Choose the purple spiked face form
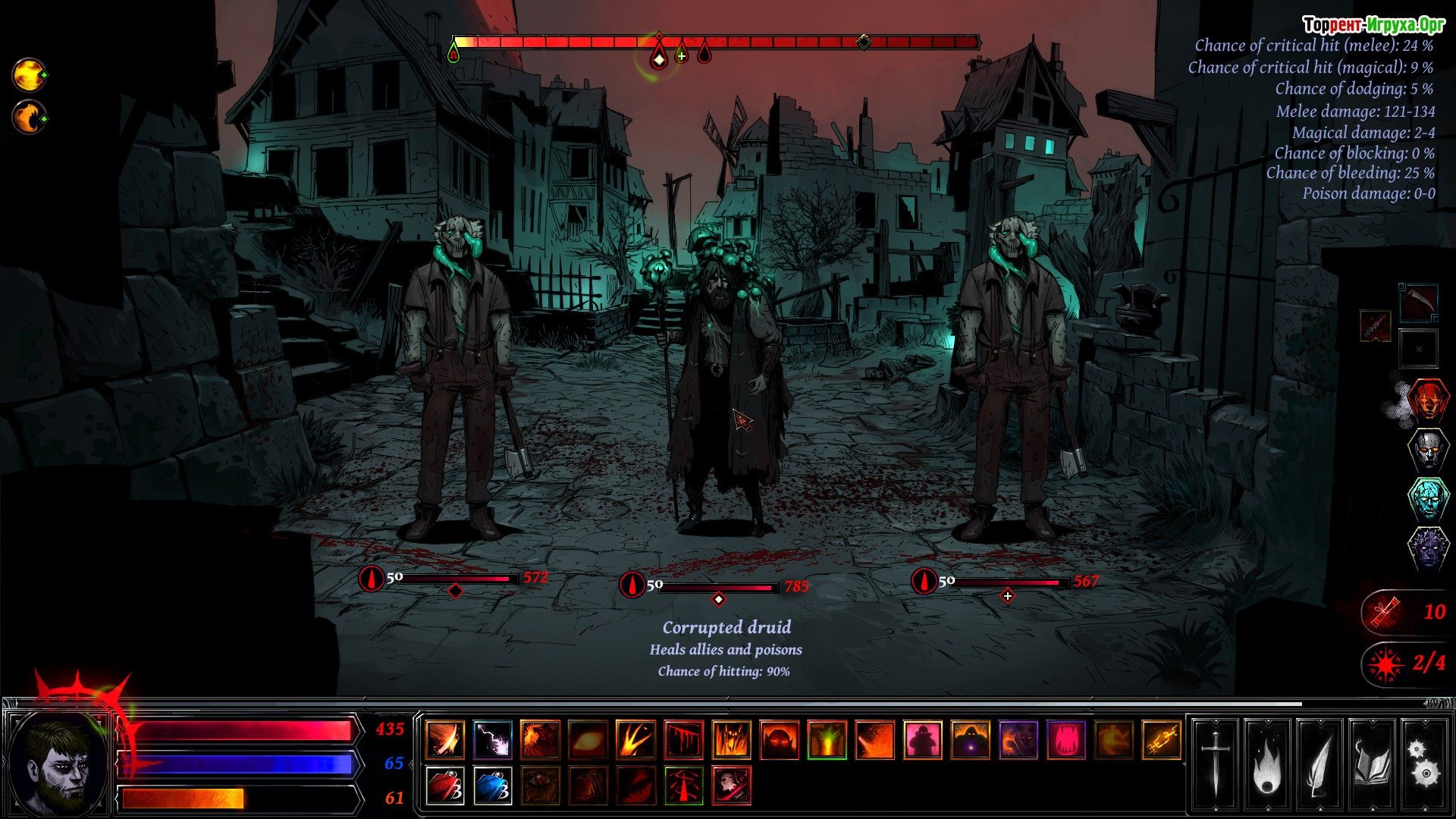The width and height of the screenshot is (1456, 819). click(1428, 548)
